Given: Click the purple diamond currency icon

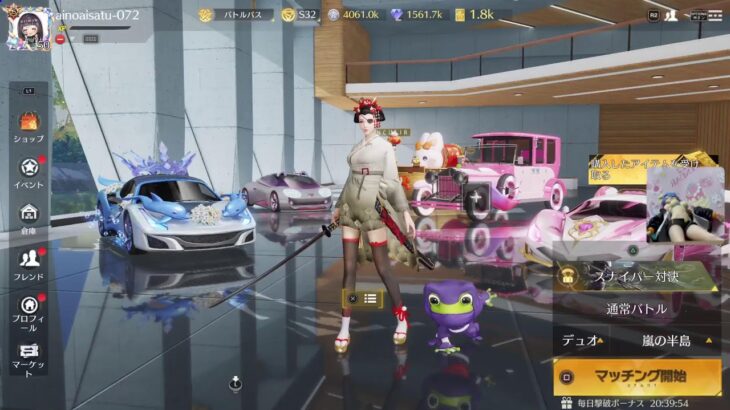Looking at the screenshot, I should point(396,15).
